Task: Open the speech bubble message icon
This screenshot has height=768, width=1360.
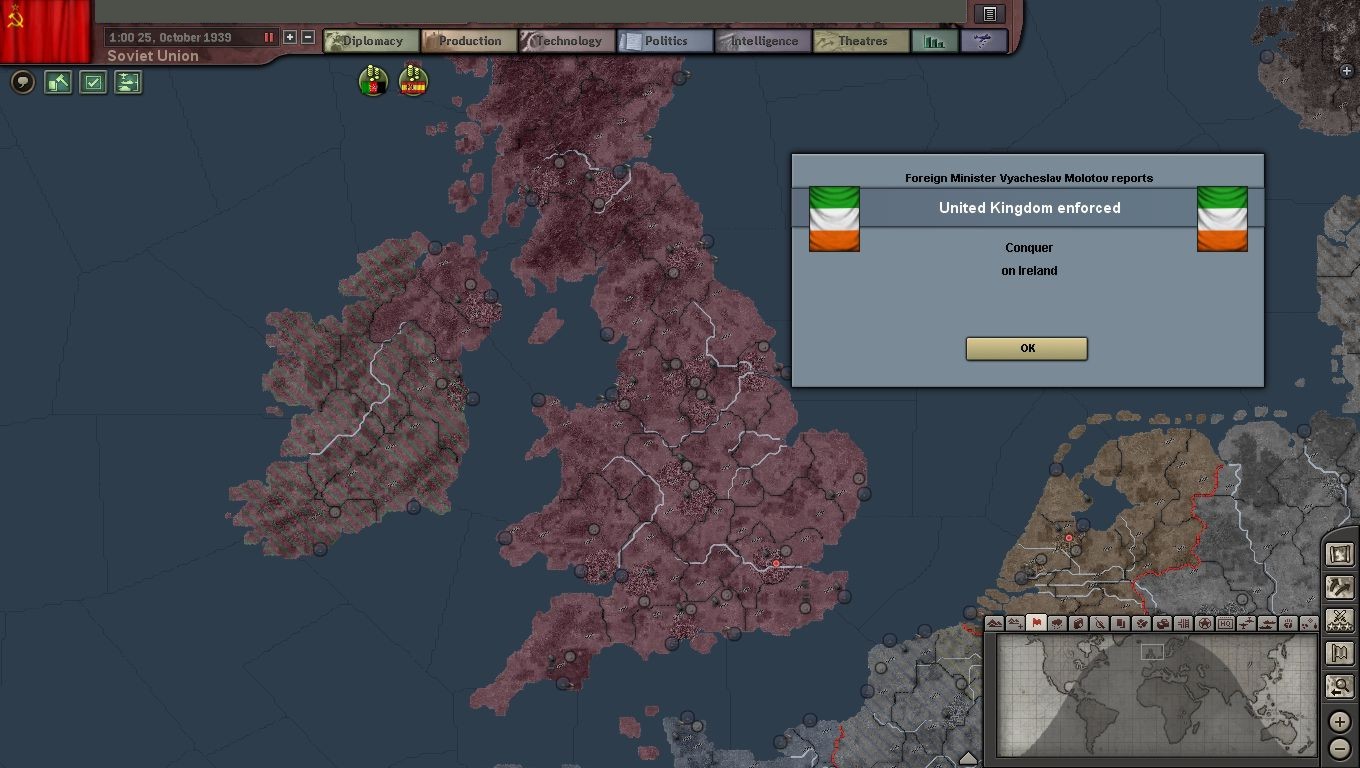Action: 23,82
